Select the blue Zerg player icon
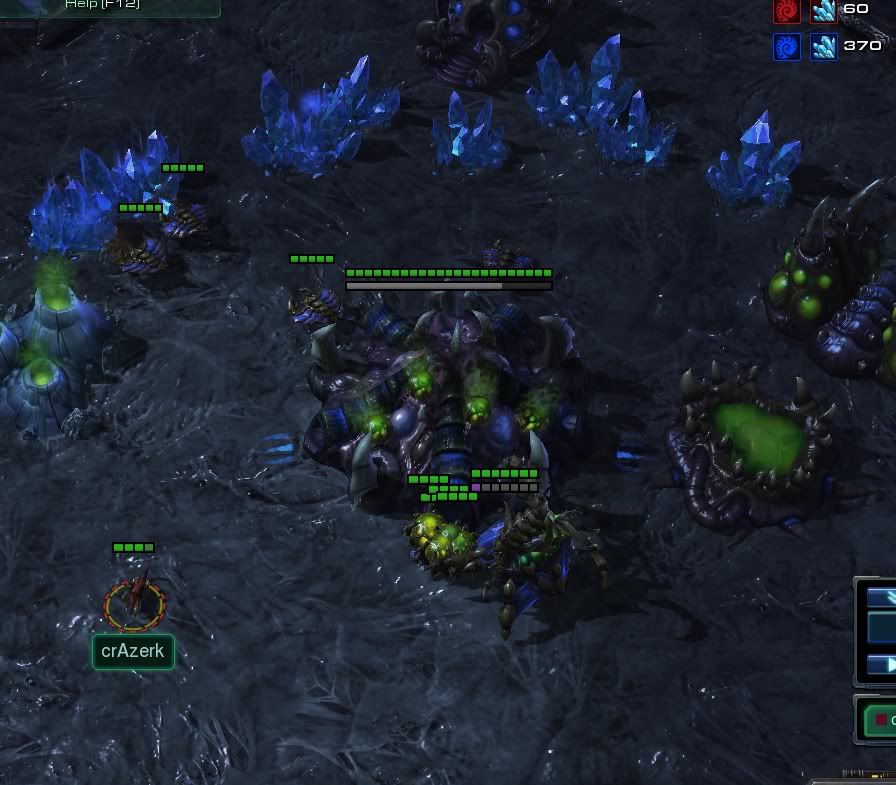 pos(786,46)
